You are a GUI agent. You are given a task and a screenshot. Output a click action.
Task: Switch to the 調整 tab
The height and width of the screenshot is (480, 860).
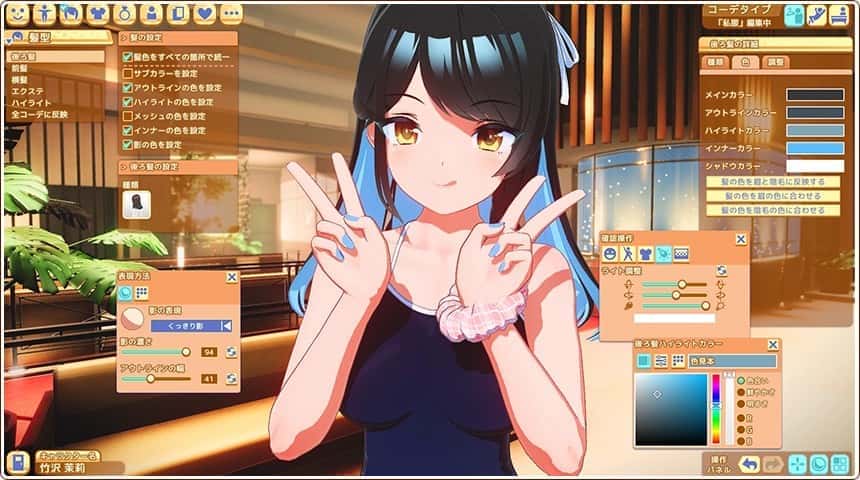(775, 62)
